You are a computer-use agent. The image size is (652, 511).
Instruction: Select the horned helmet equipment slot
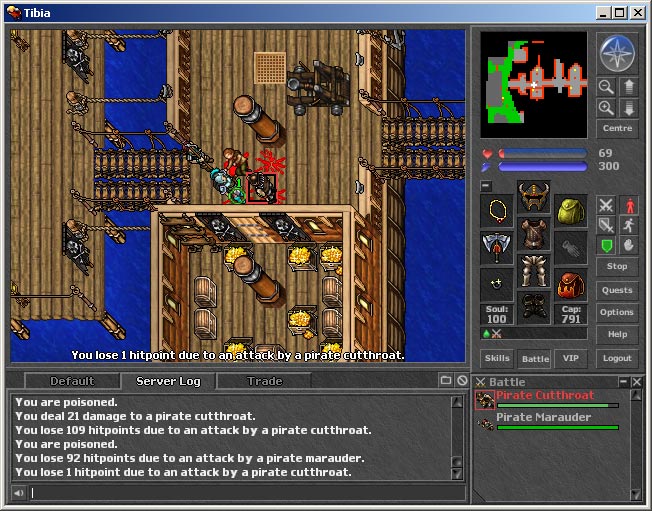(x=534, y=197)
